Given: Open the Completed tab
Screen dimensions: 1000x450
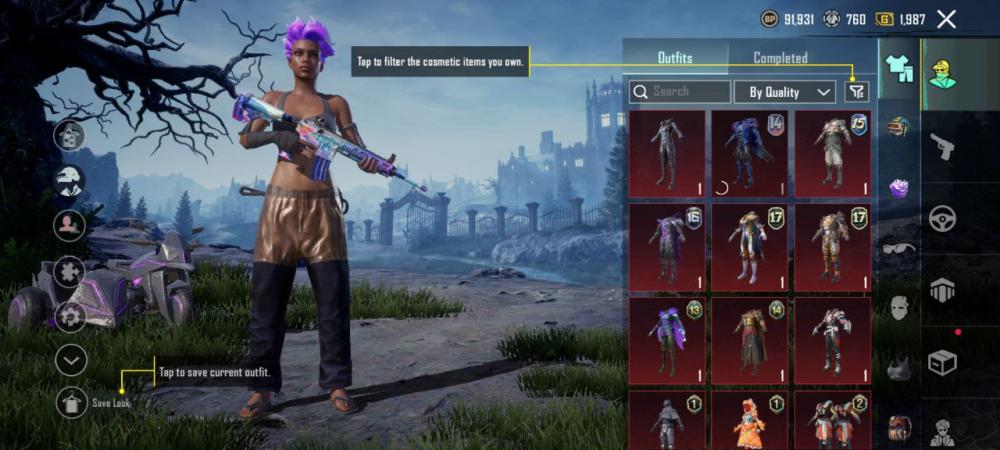Looking at the screenshot, I should click(780, 58).
